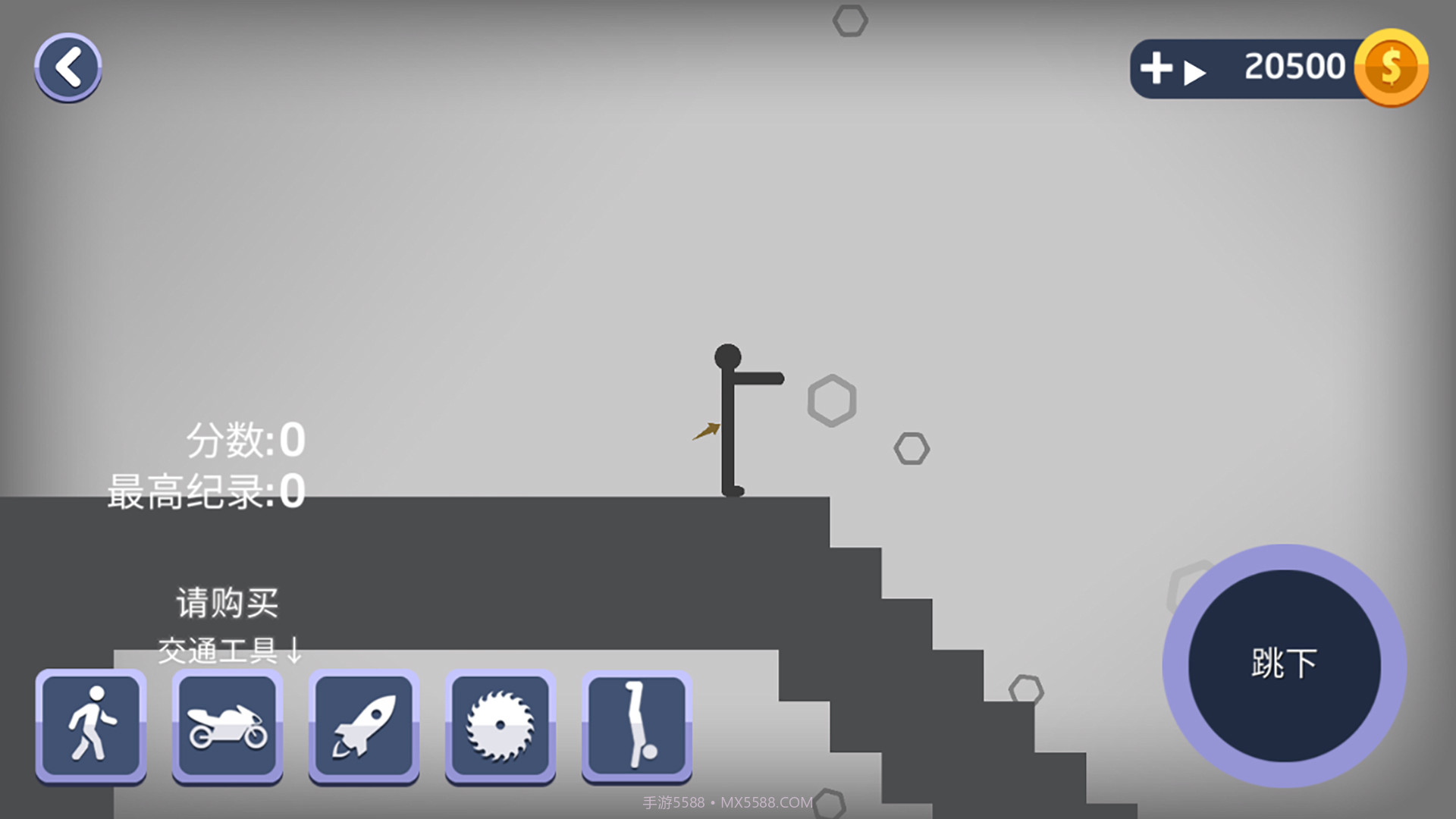Choose the headstand pose icon
Image resolution: width=1456 pixels, height=819 pixels.
click(637, 726)
